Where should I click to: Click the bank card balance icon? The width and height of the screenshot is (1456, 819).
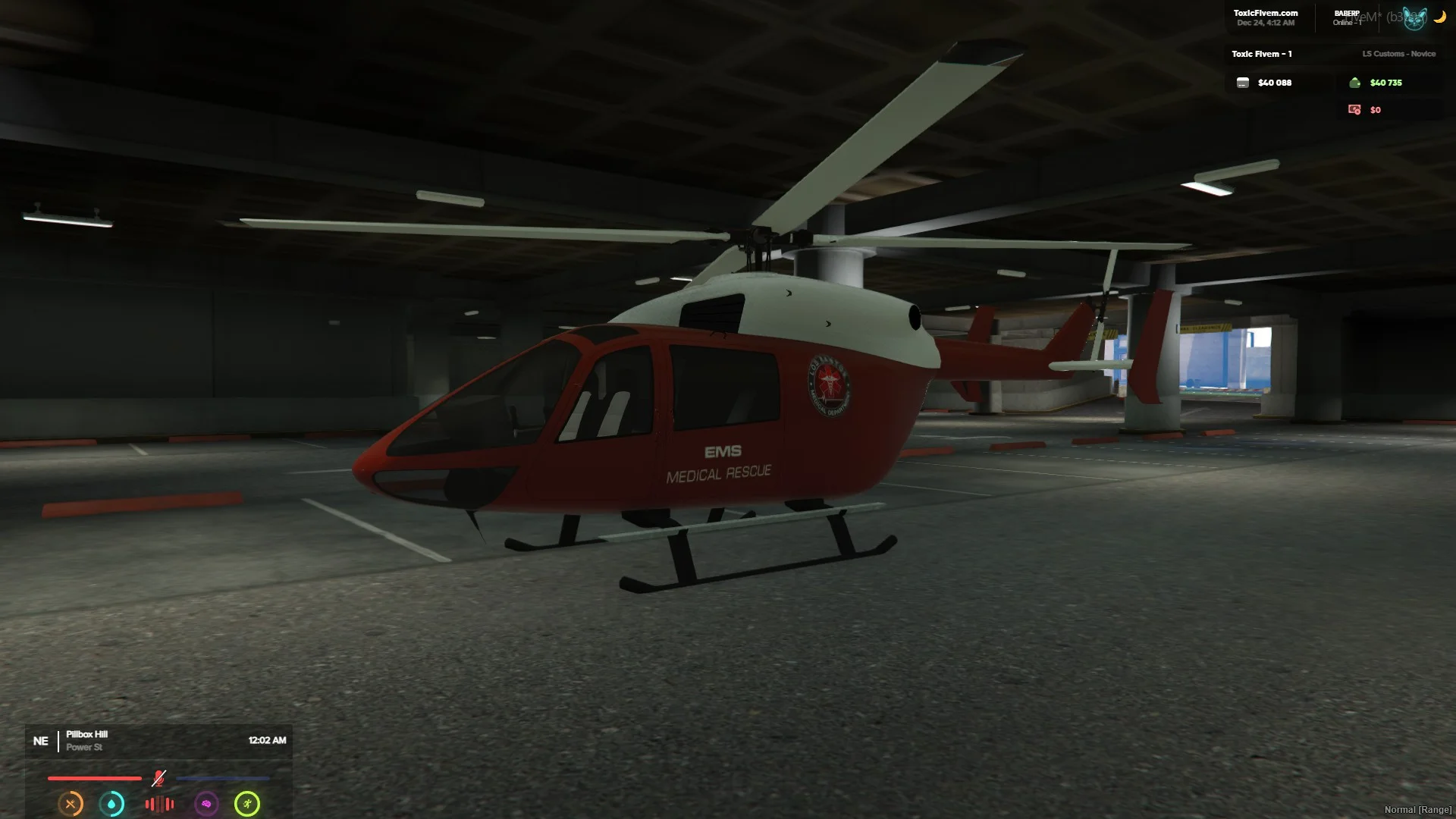[x=1243, y=83]
